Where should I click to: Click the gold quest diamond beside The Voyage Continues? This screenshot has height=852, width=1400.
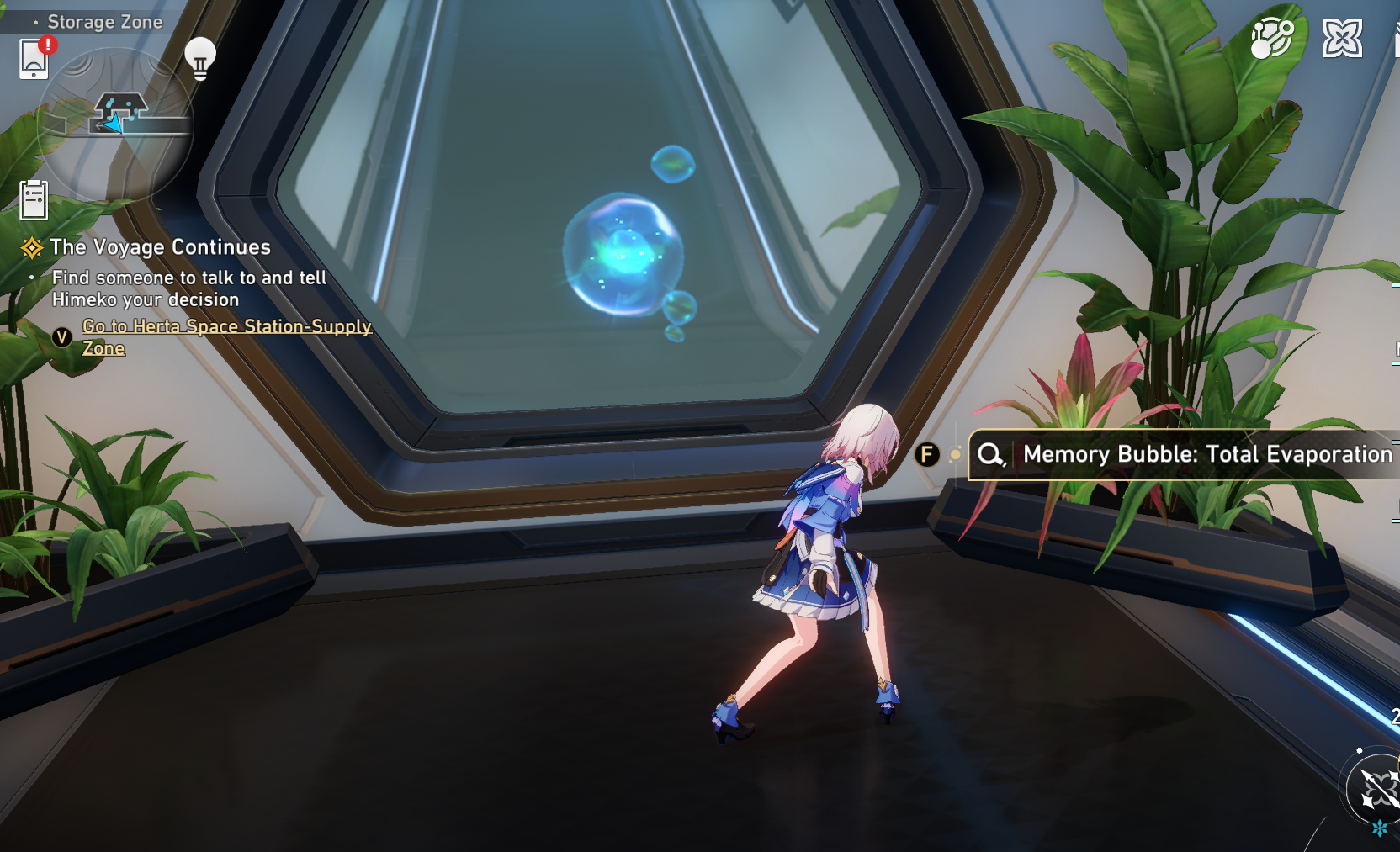(x=32, y=247)
